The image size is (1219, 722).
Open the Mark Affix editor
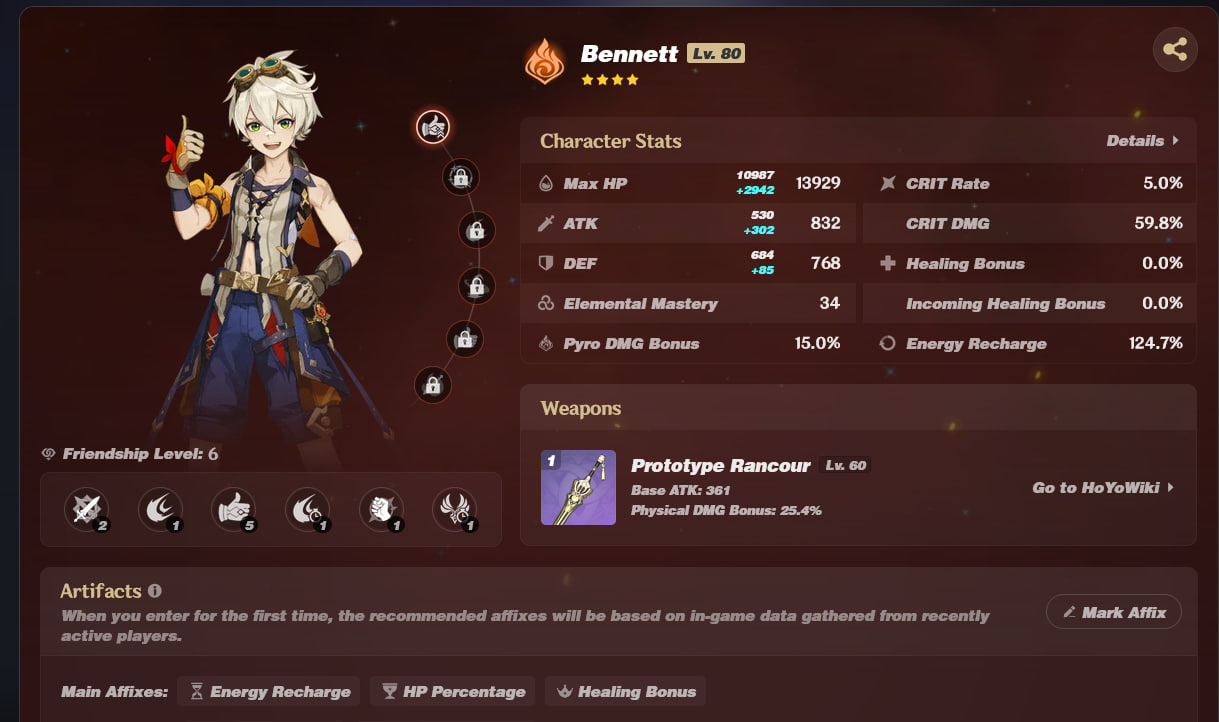[1113, 612]
